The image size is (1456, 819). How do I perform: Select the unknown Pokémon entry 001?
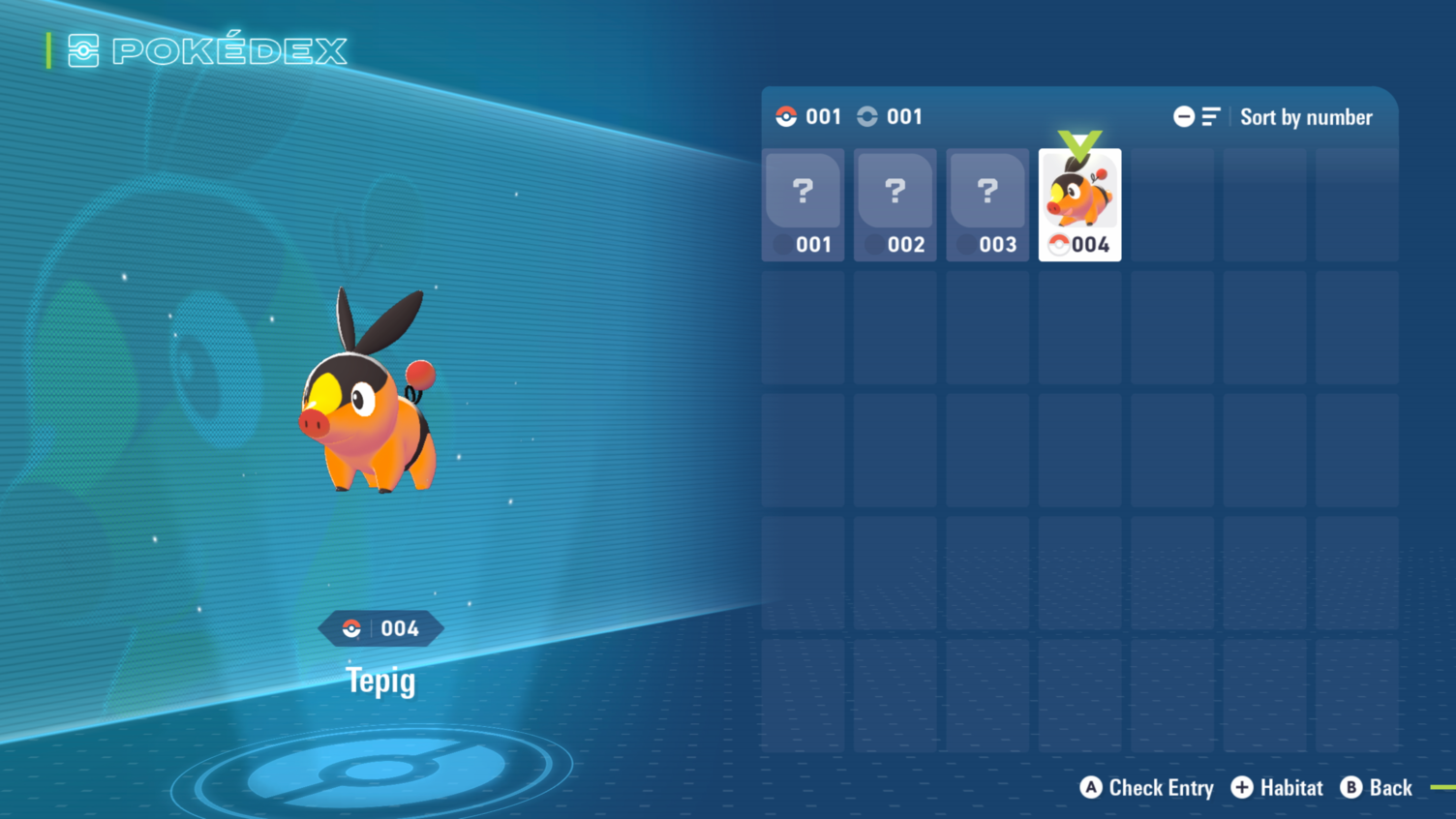[x=803, y=204]
